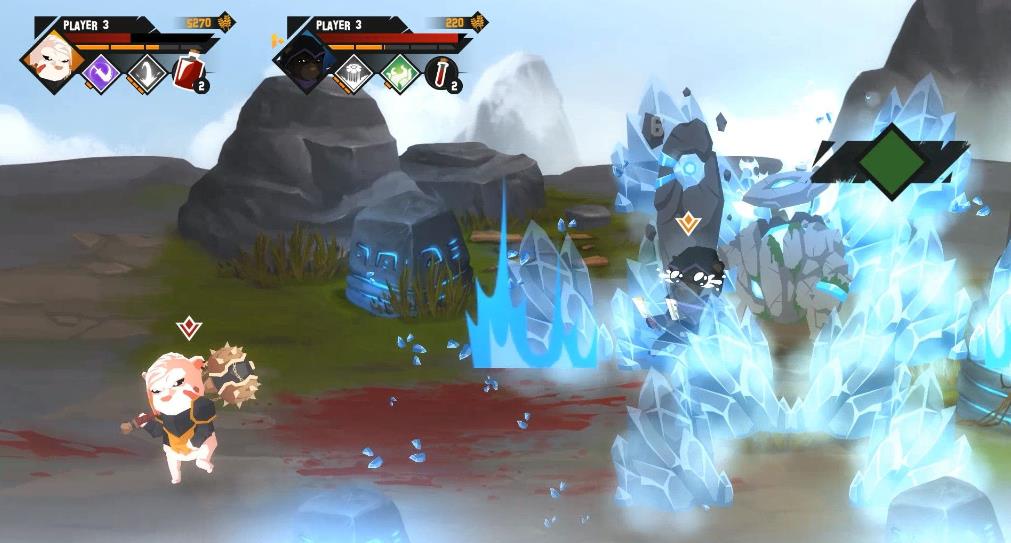This screenshot has width=1011, height=543.
Task: Trigger the green nature ability icon
Action: point(399,73)
